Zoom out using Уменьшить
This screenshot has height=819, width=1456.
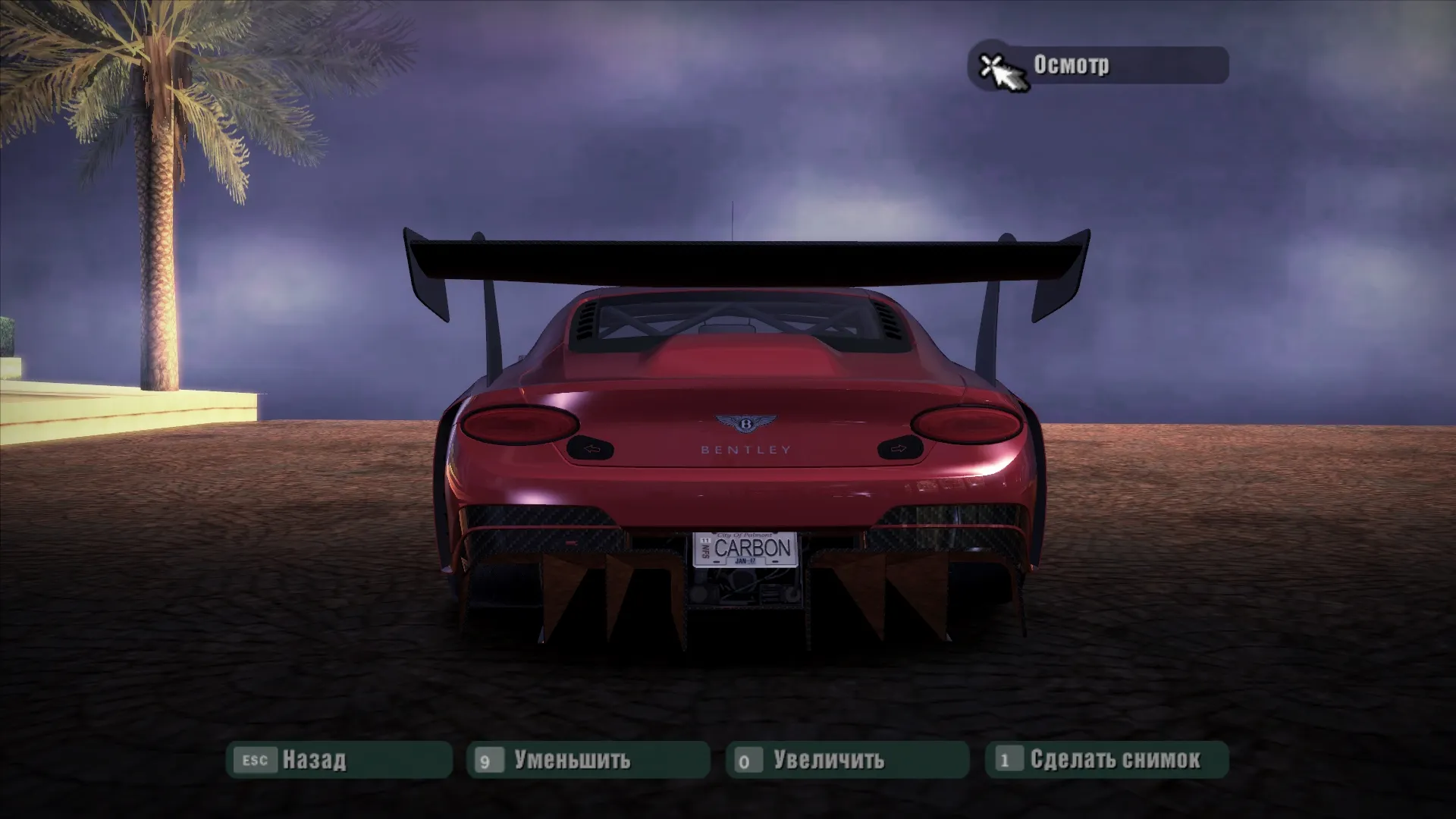point(588,759)
